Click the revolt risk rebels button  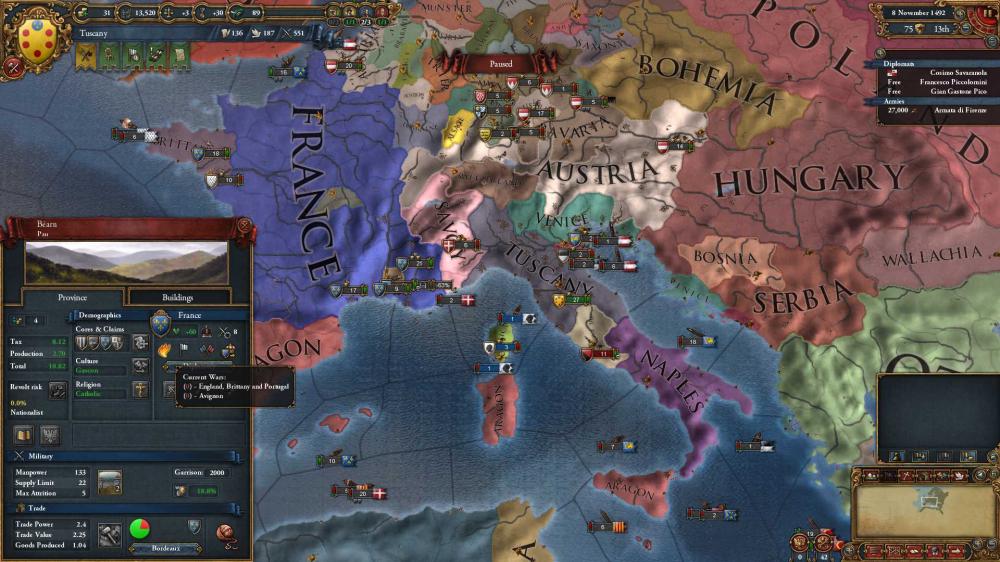tap(58, 390)
